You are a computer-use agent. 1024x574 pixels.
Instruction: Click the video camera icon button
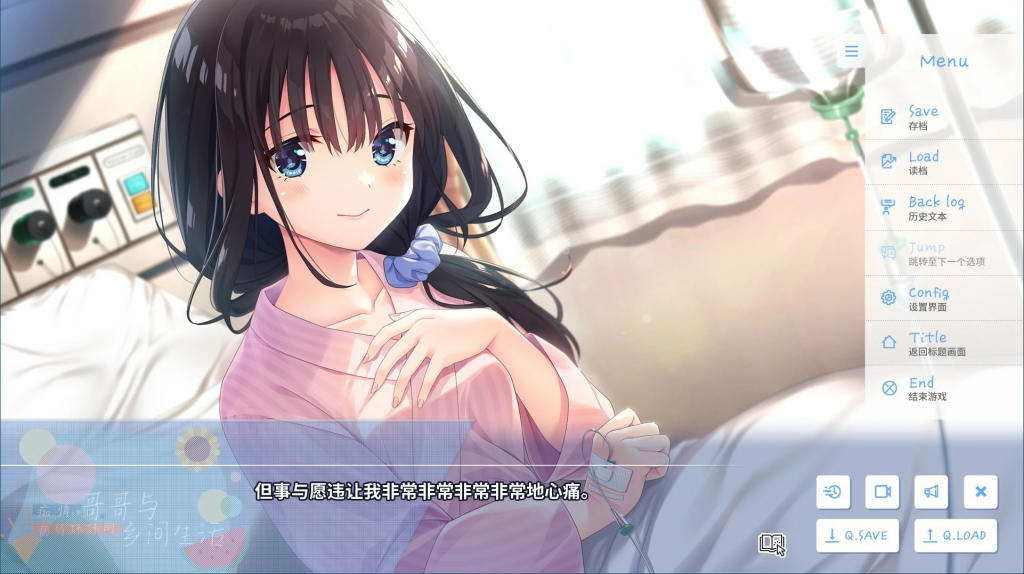882,491
